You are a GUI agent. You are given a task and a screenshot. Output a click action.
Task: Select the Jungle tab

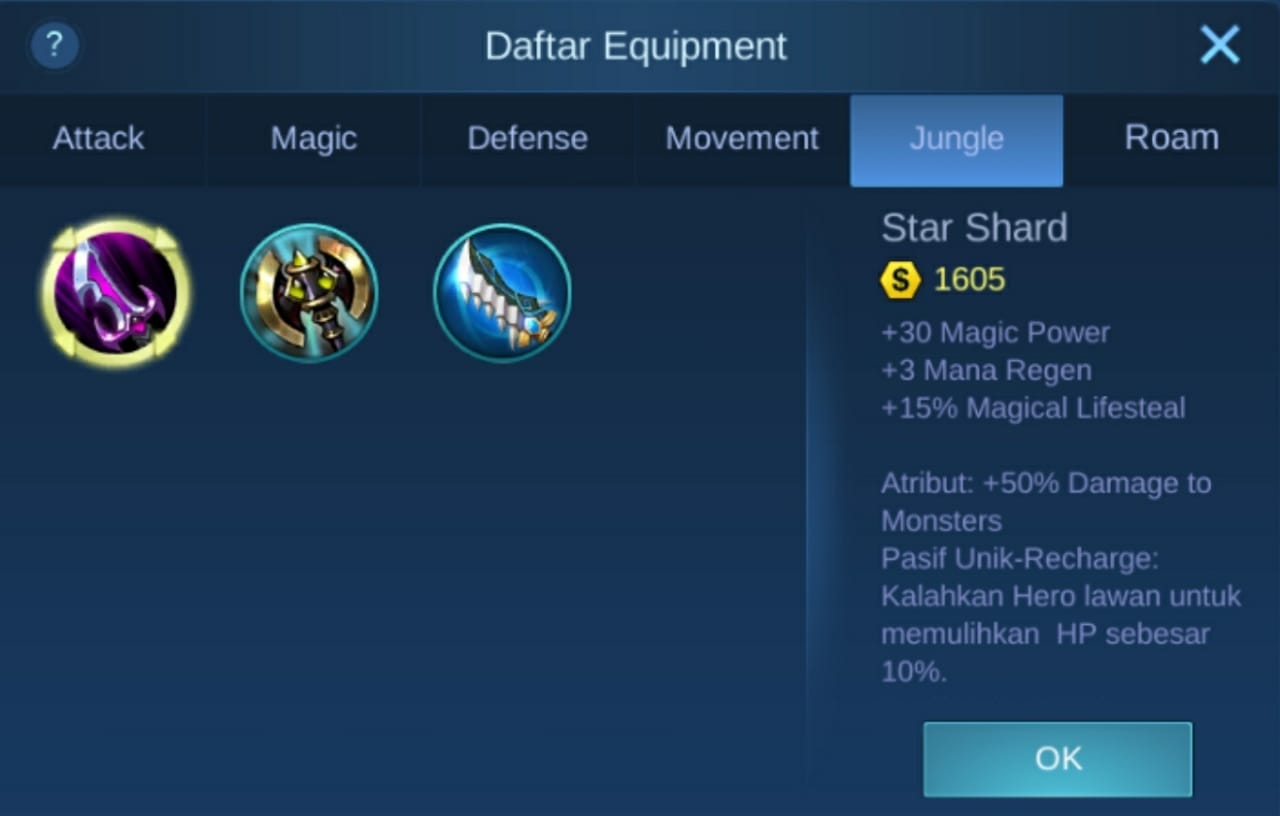coord(956,139)
